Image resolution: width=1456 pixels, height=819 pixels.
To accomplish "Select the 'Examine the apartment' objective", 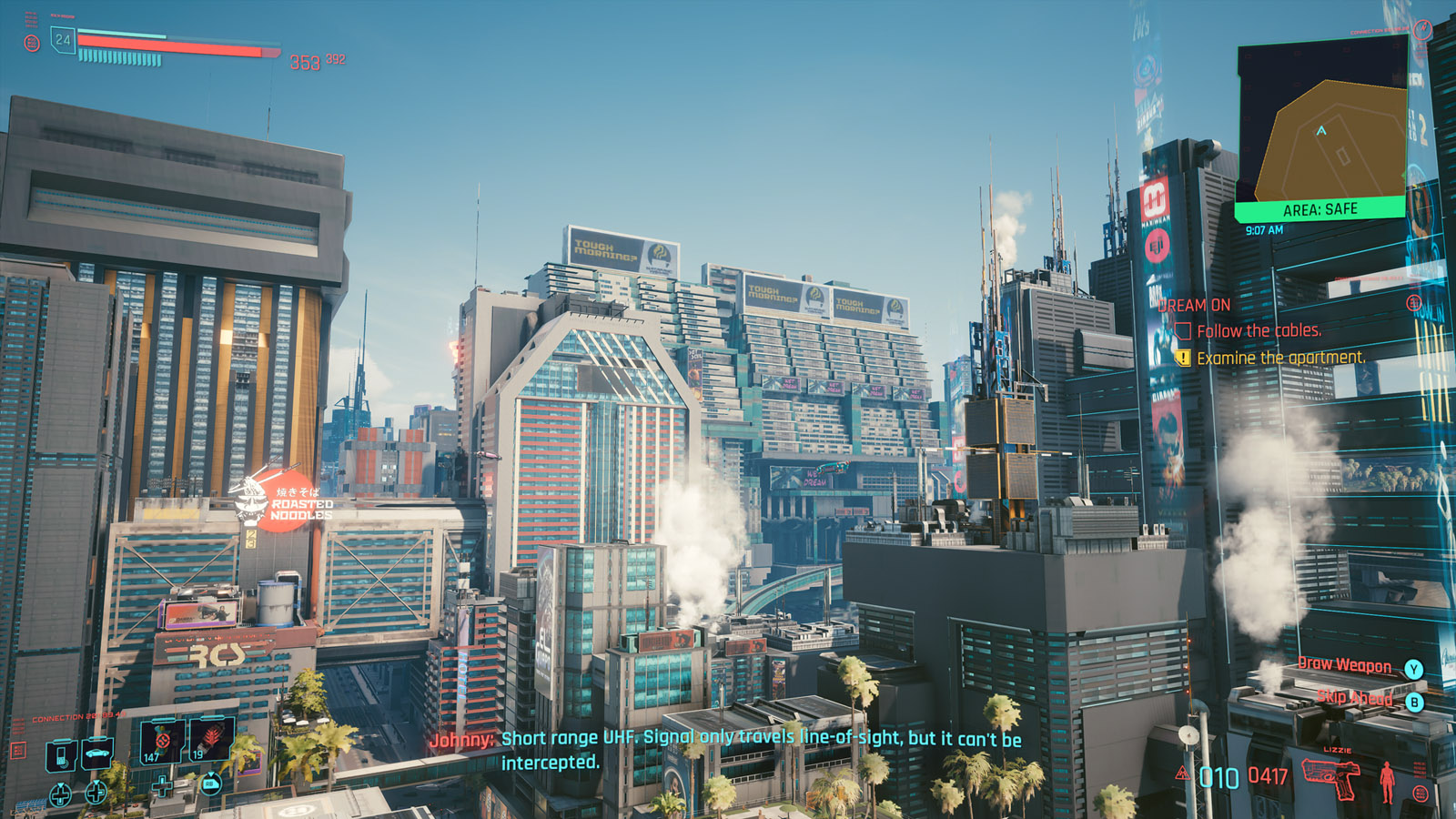I will coord(1280,359).
